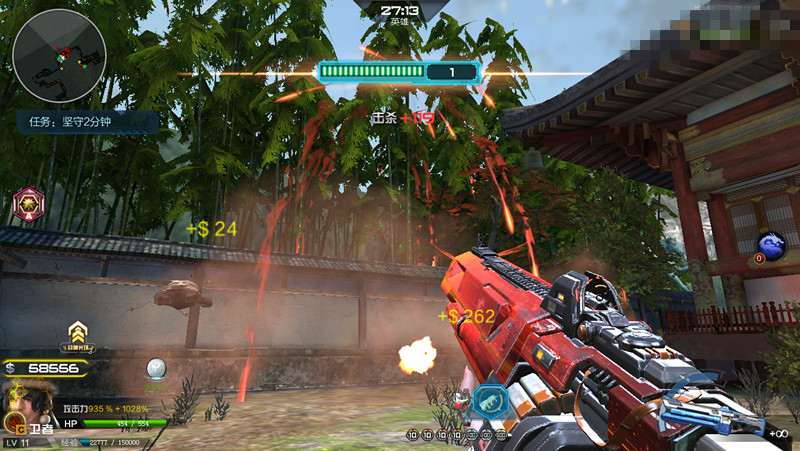Screen dimensions: 800x451
Task: Activate the red hexagon skill icon
Action: (27, 204)
